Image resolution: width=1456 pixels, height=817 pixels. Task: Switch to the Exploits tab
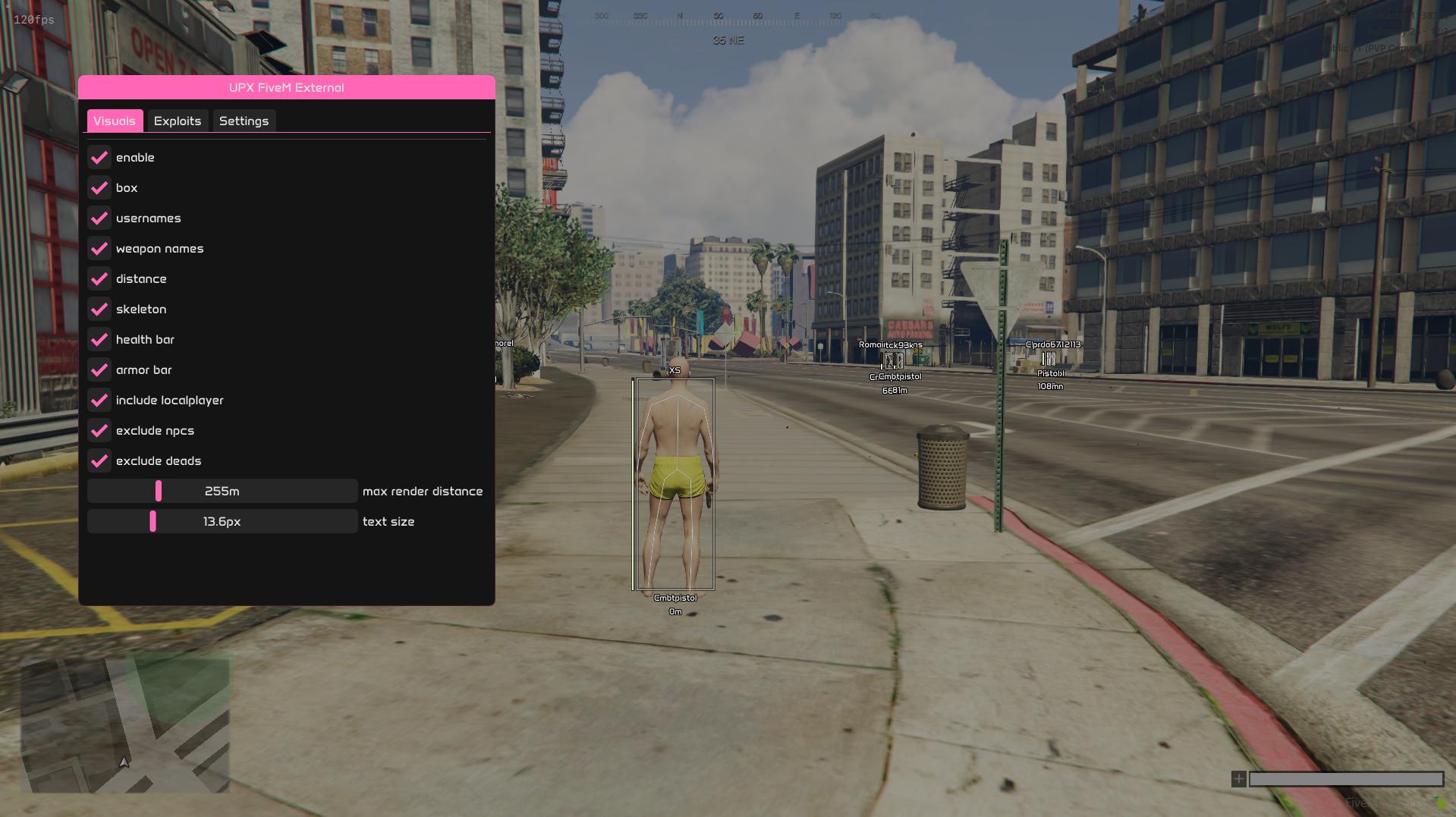(x=177, y=121)
